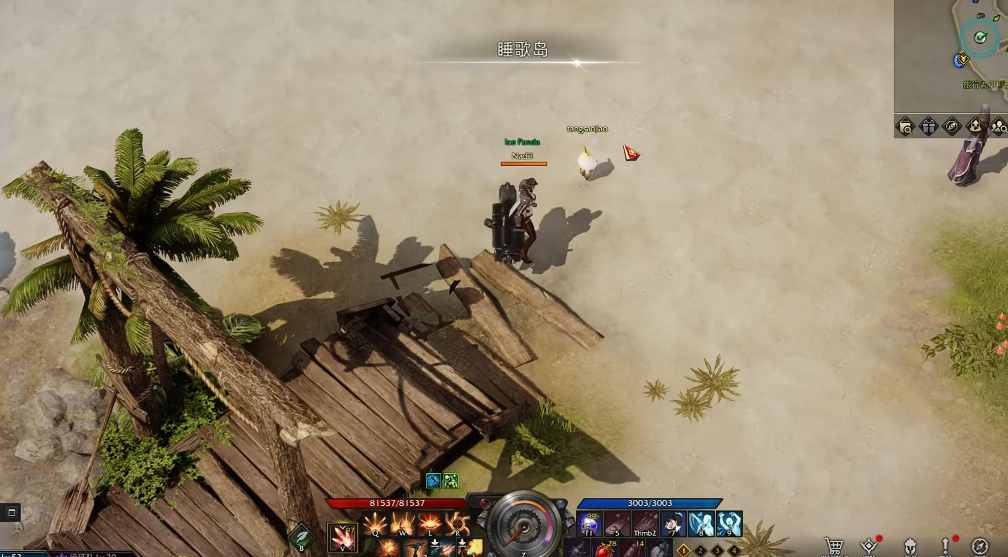Use the item slot labeled Thmb2
The height and width of the screenshot is (557, 1008).
(645, 524)
